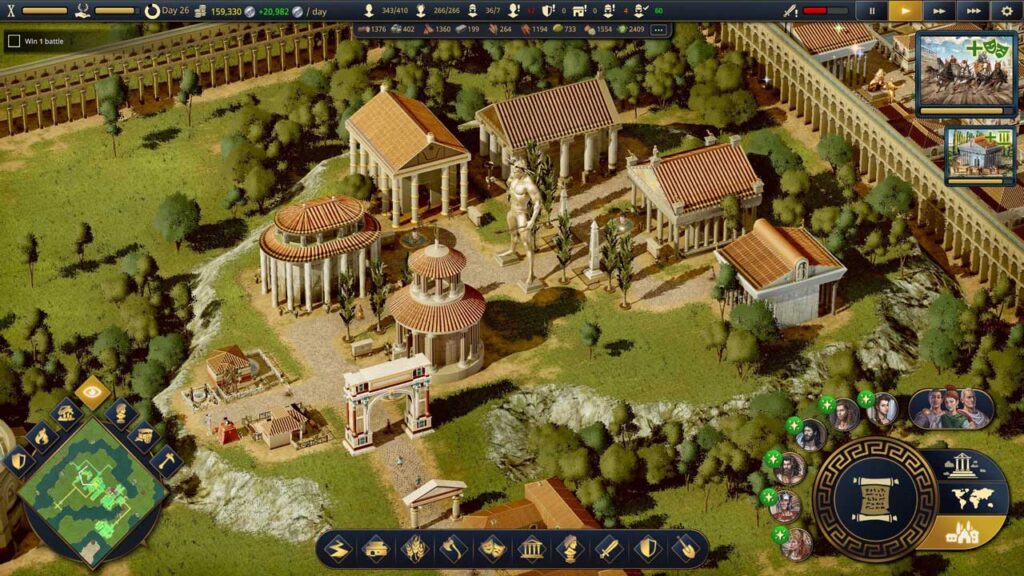Switch to double fast-forward speed
Viewport: 1024px width, 576px height.
939,11
